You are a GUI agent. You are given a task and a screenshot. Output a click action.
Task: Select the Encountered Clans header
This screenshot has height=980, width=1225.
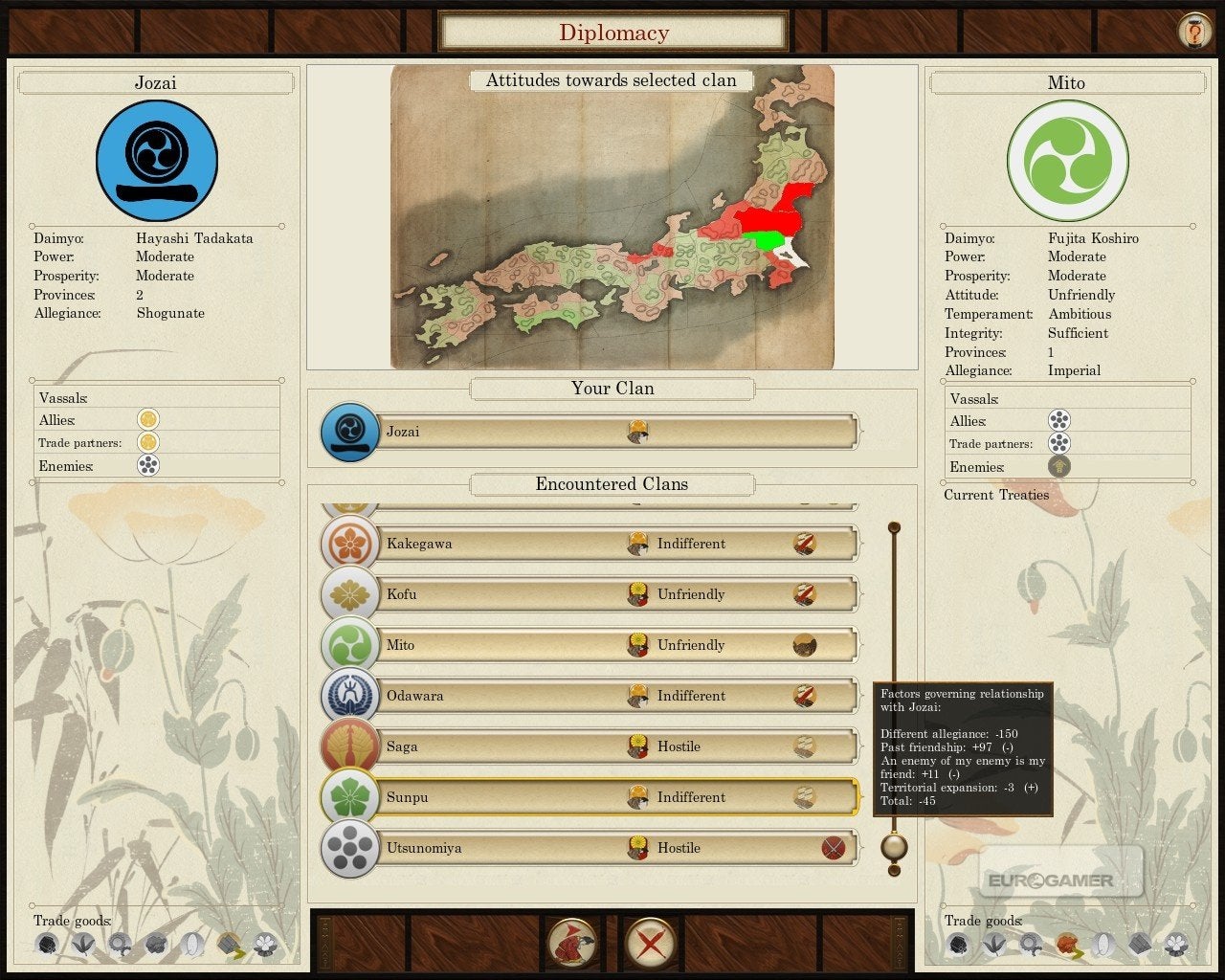click(x=612, y=484)
